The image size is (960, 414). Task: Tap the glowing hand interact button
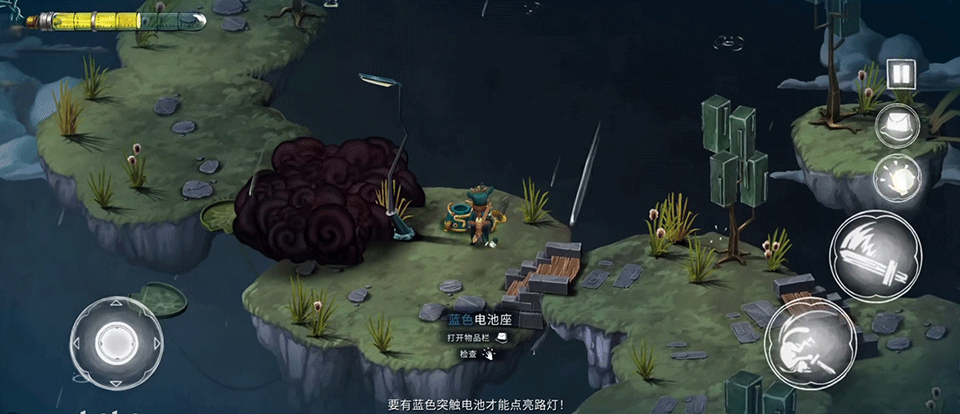pyautogui.click(x=896, y=179)
